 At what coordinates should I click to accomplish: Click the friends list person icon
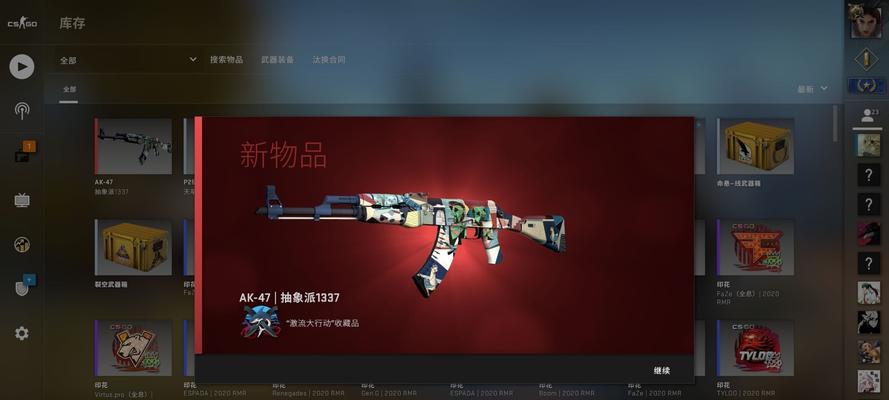tap(866, 116)
